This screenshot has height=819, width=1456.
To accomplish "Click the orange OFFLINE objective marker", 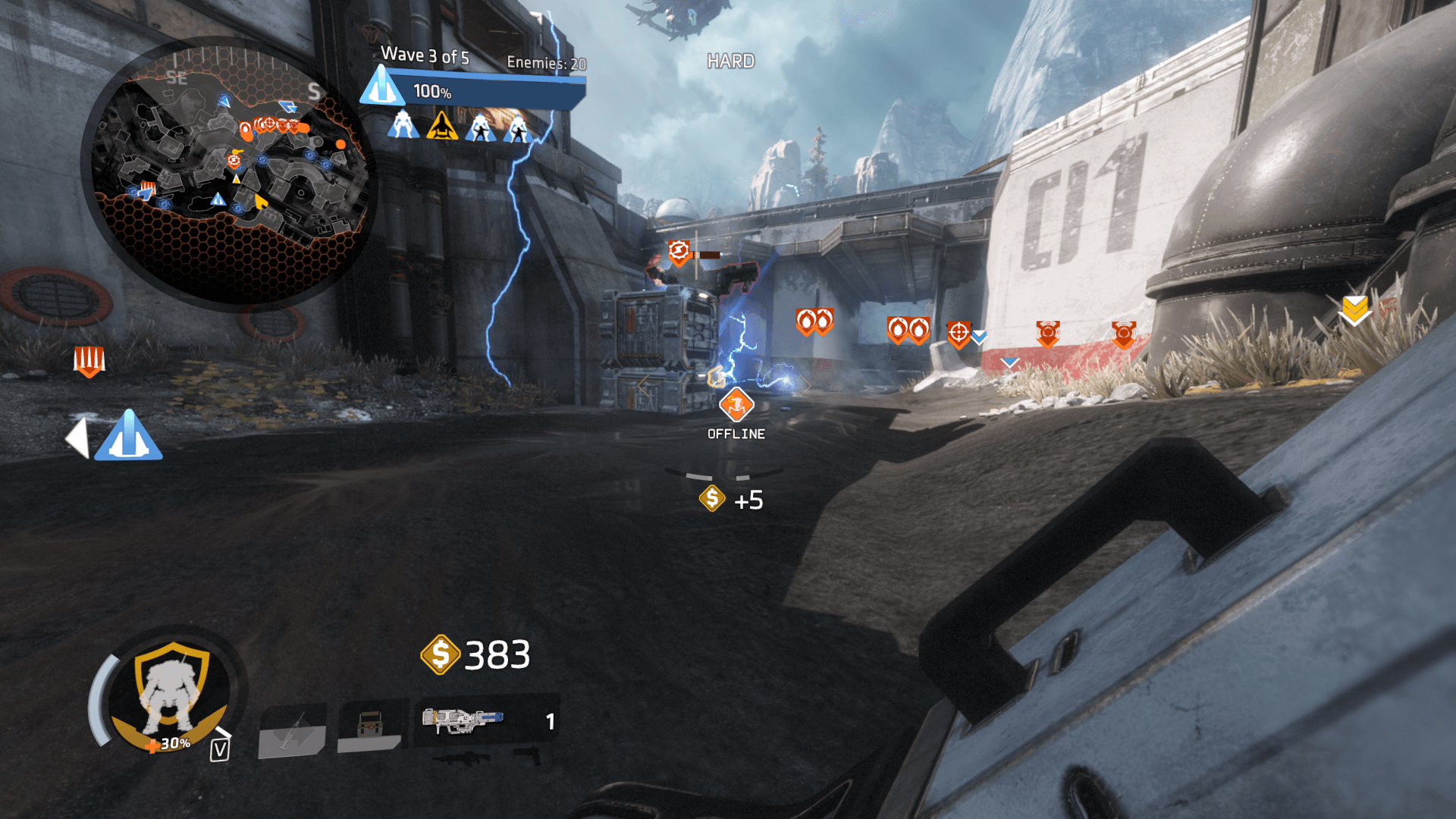I will coord(736,405).
